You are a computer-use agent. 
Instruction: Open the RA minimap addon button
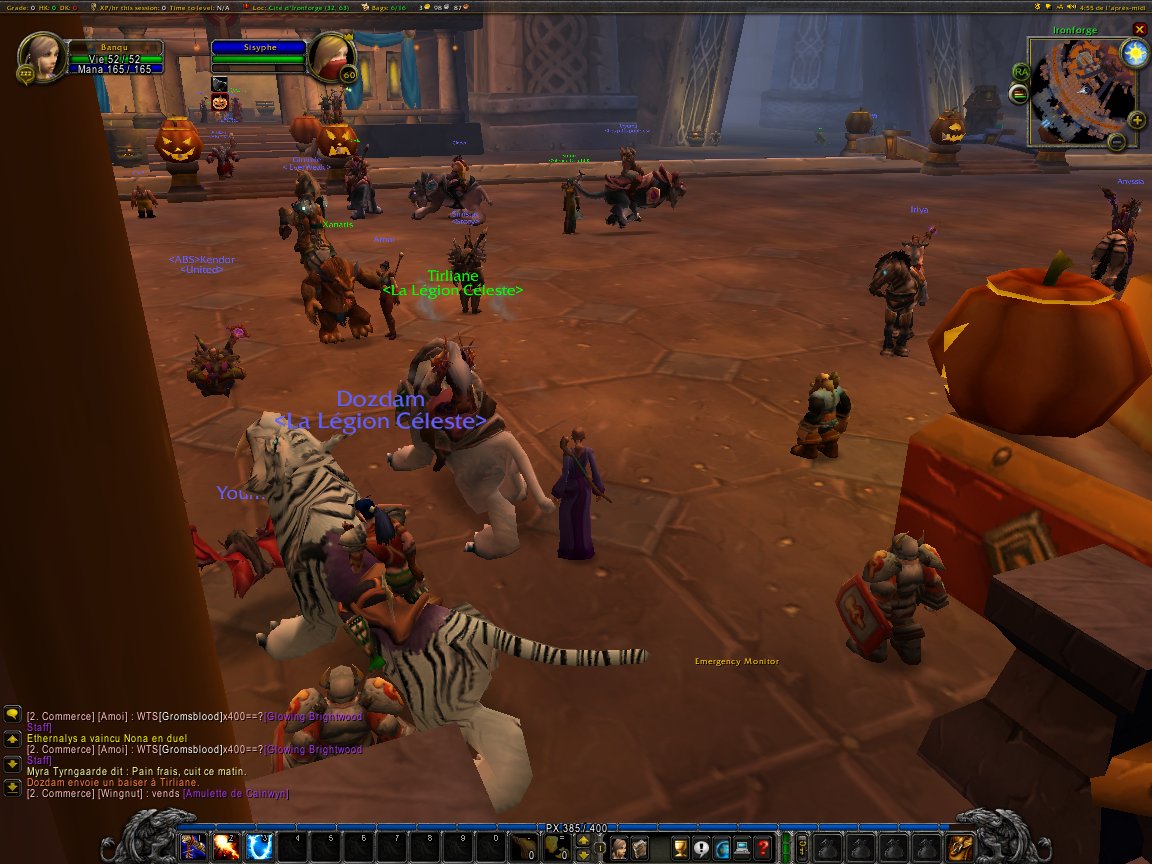click(1021, 72)
